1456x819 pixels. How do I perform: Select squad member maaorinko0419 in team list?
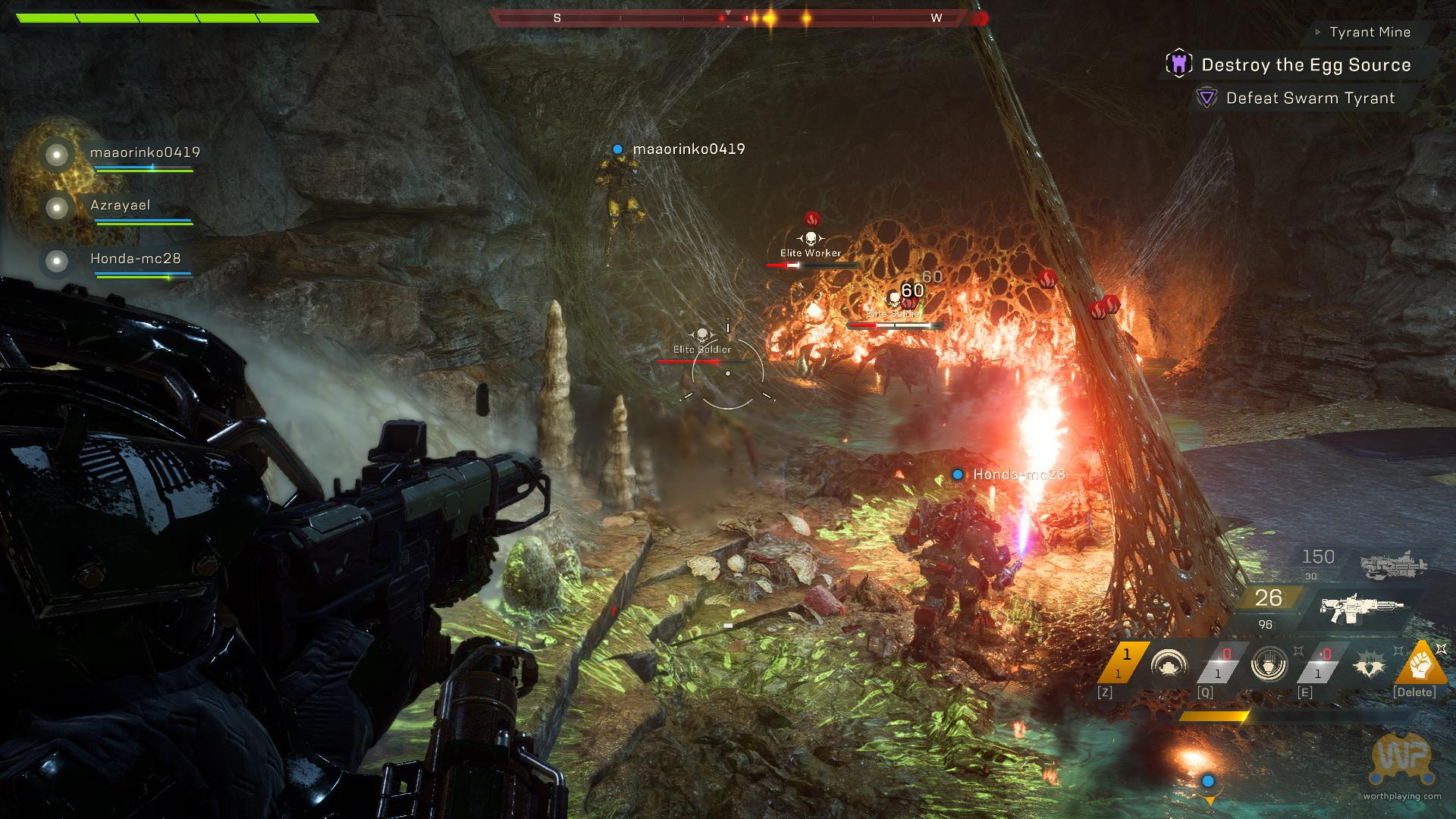click(x=145, y=152)
